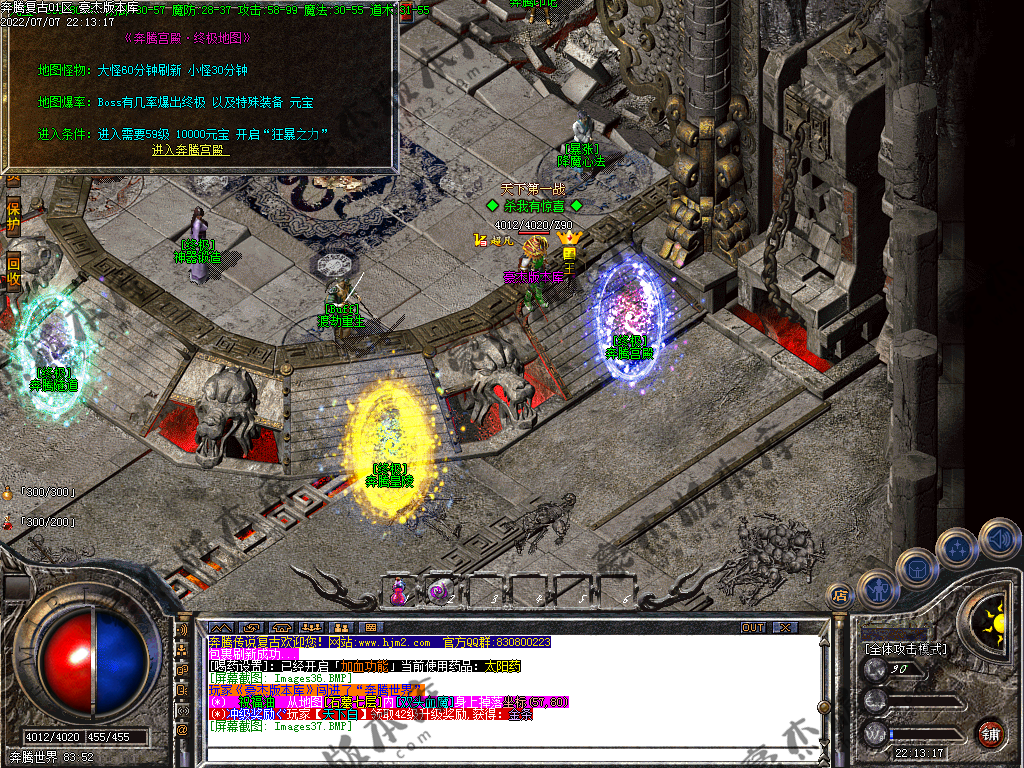Use the red potion in hotbar slot 1
The image size is (1024, 768).
tap(400, 591)
